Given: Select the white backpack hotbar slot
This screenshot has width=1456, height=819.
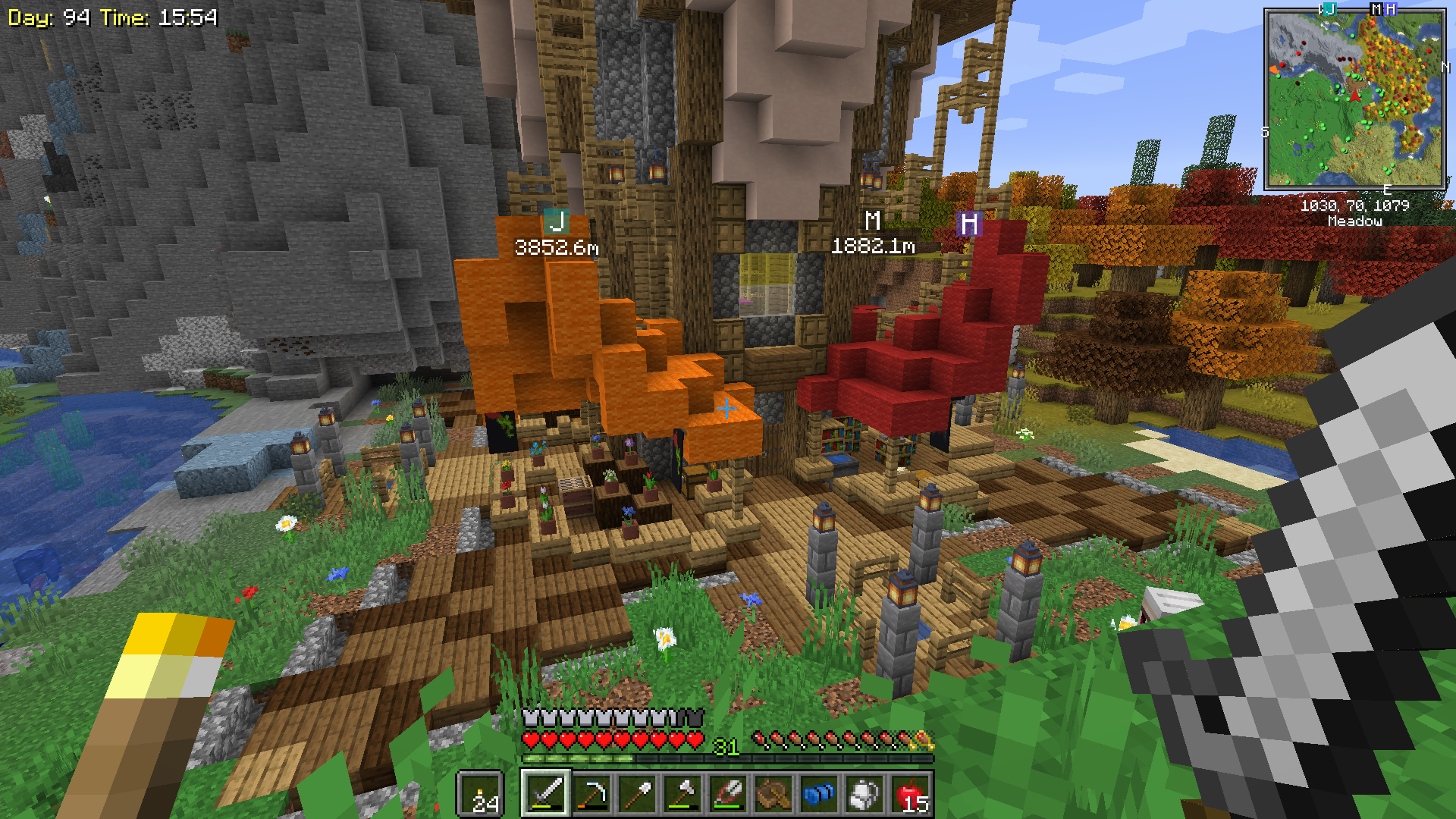Looking at the screenshot, I should click(864, 794).
